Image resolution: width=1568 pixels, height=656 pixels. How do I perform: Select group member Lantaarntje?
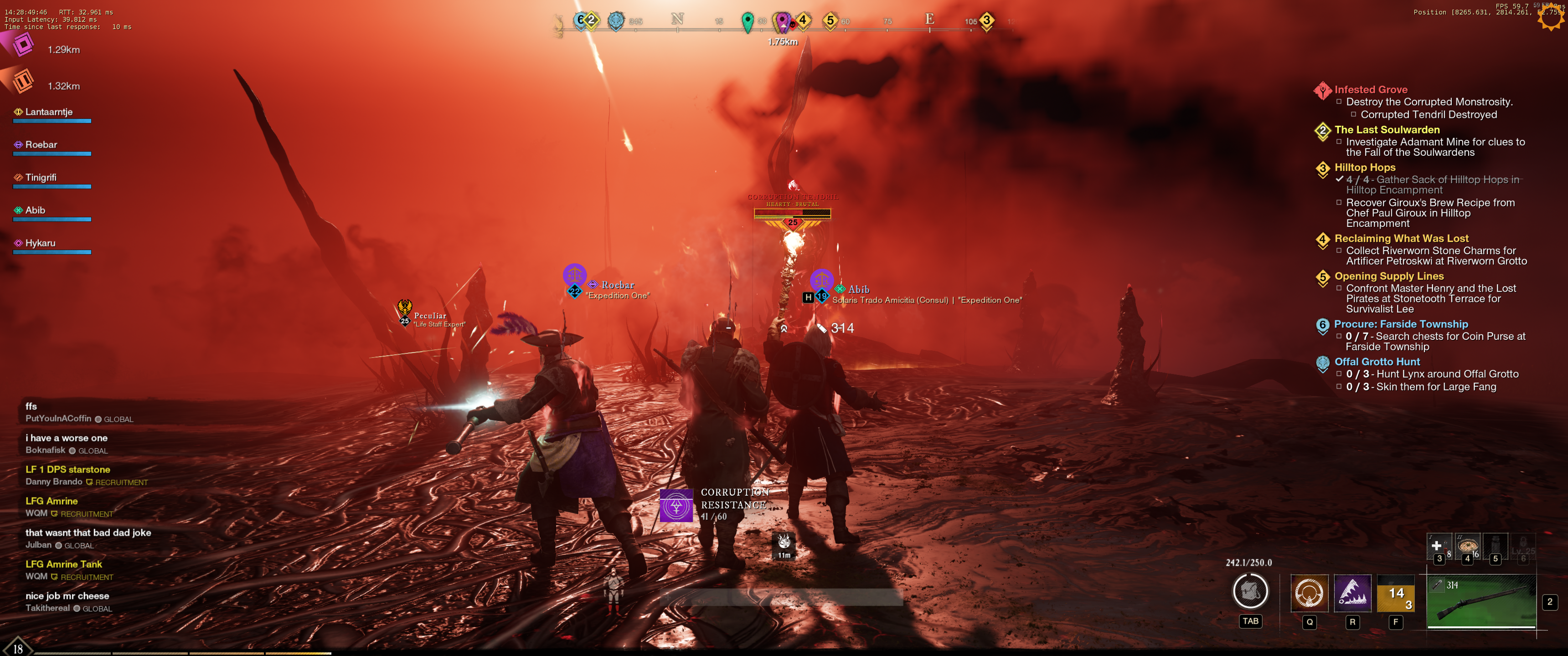pyautogui.click(x=49, y=112)
